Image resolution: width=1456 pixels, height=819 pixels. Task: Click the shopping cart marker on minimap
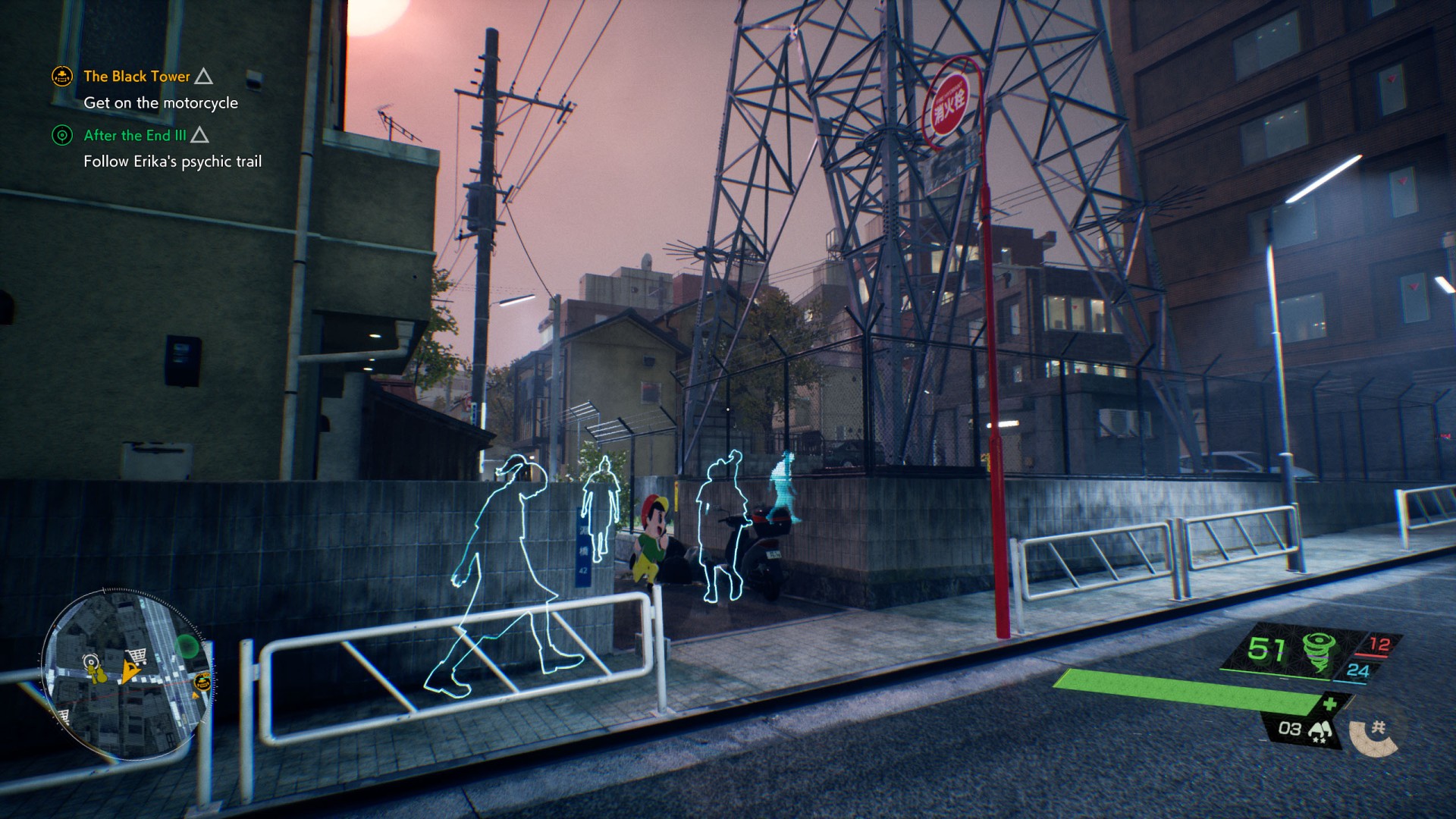point(137,656)
